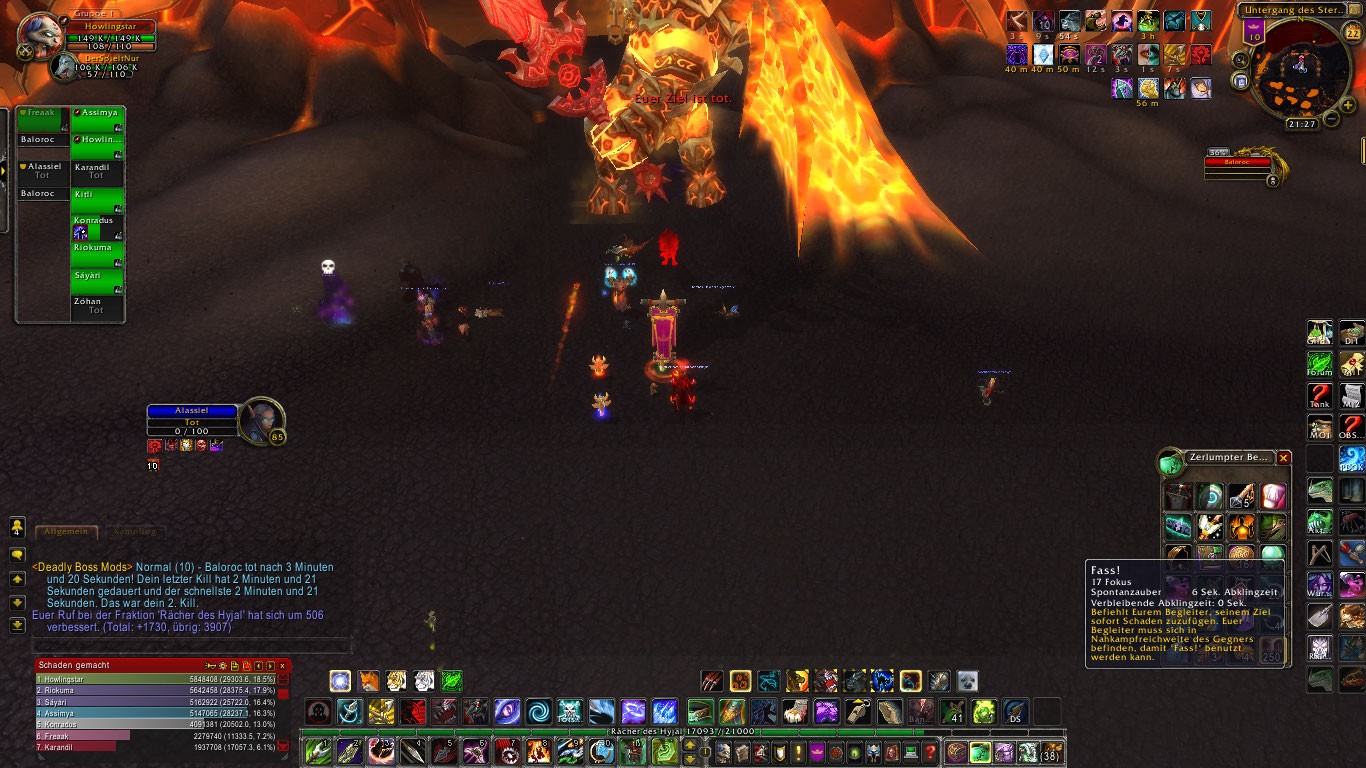This screenshot has width=1366, height=768.
Task: Click the Alassiel target portrait
Action: coord(262,421)
